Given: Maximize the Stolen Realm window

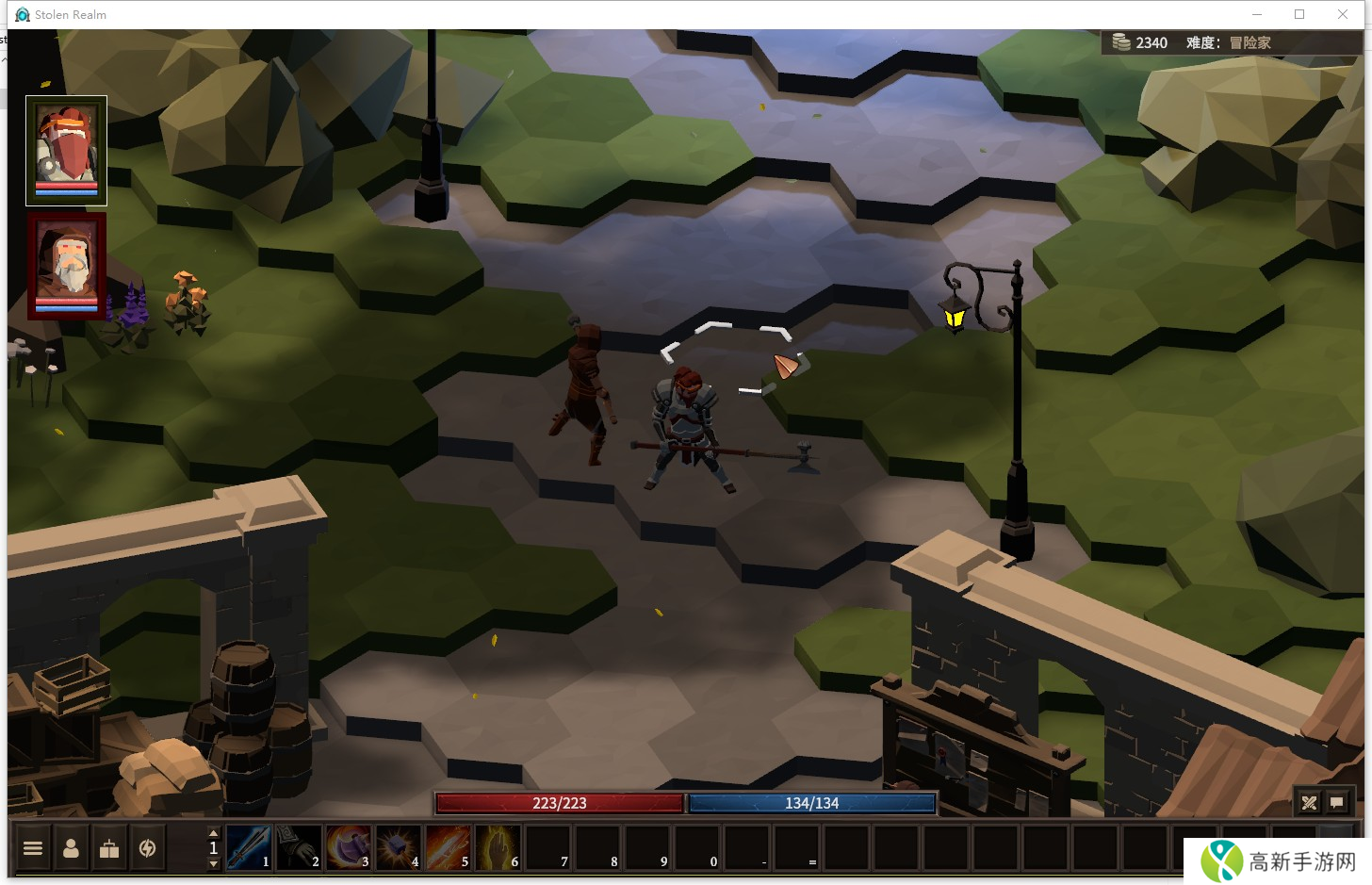Looking at the screenshot, I should tap(1299, 14).
